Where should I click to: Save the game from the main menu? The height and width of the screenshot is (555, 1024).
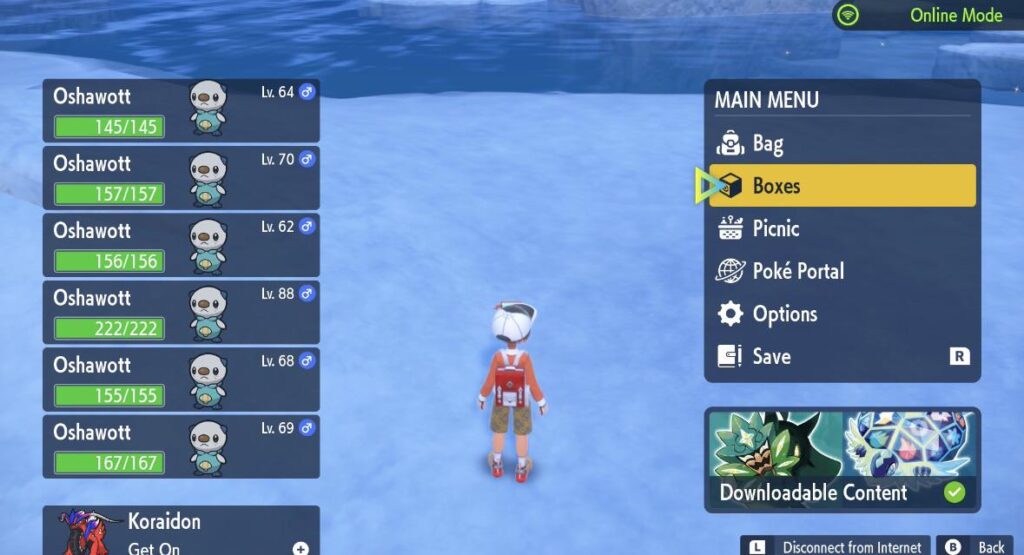pyautogui.click(x=842, y=356)
